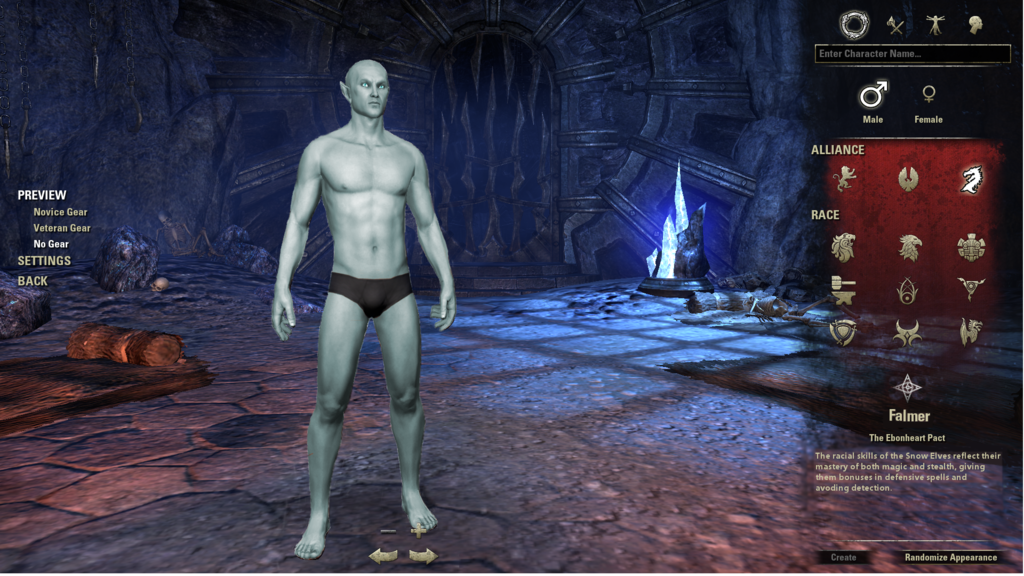The width and height of the screenshot is (1024, 576).
Task: Choose the No Gear preview
Action: tap(51, 244)
